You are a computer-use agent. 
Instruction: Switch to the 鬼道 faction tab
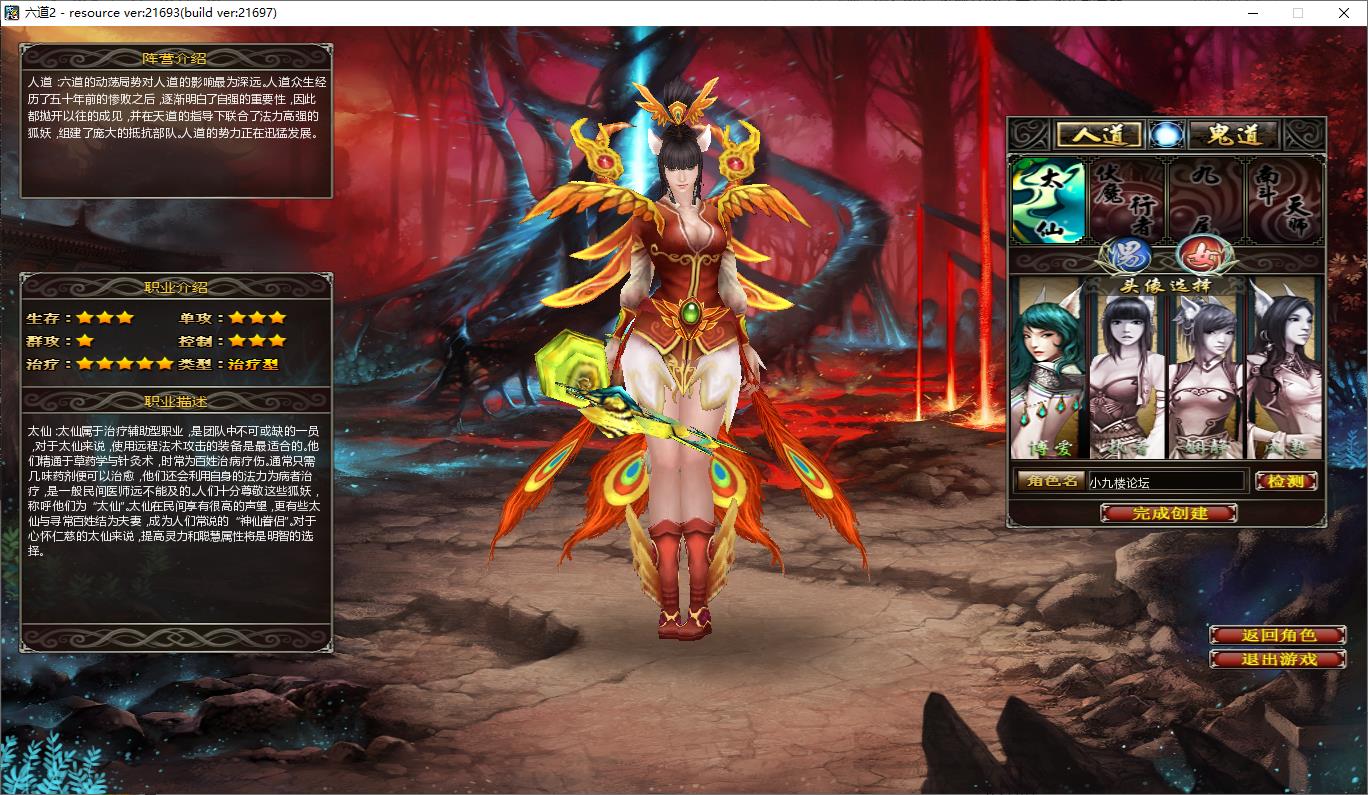tap(1234, 134)
